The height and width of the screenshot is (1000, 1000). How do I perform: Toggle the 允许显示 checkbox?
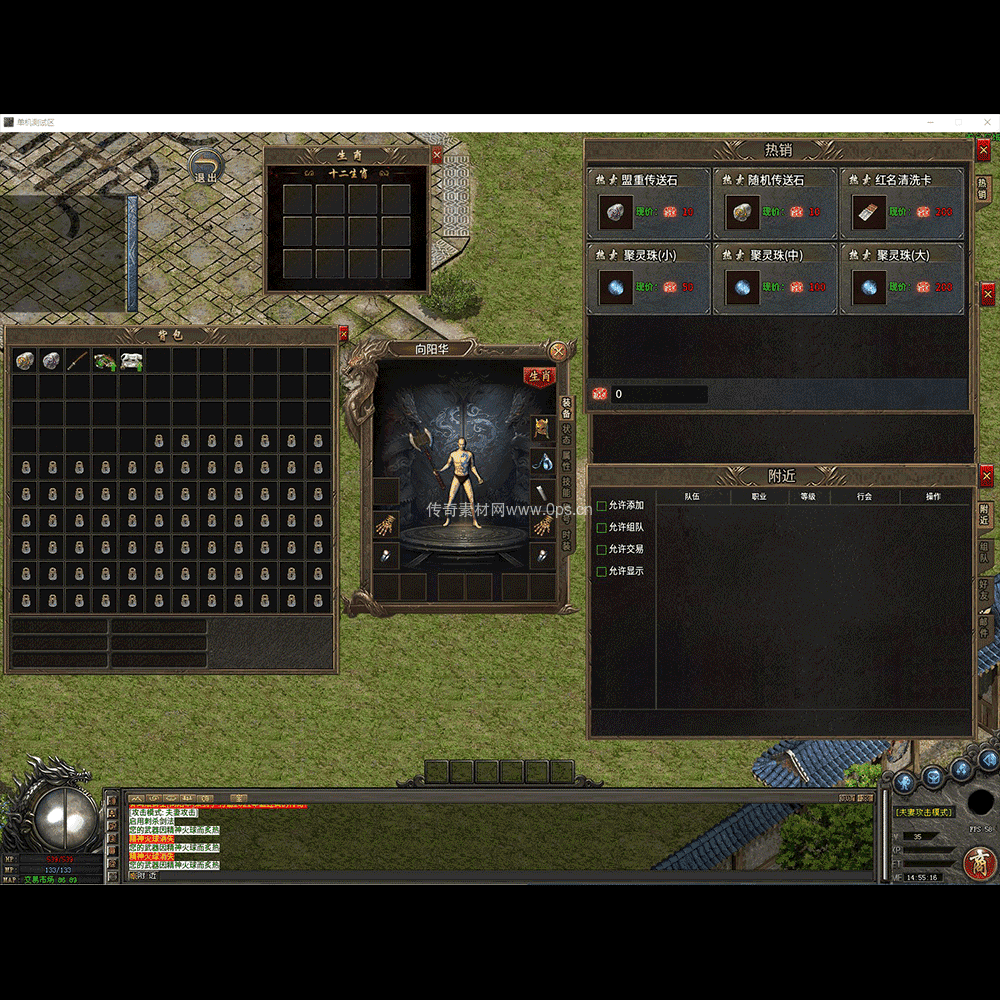pos(602,572)
